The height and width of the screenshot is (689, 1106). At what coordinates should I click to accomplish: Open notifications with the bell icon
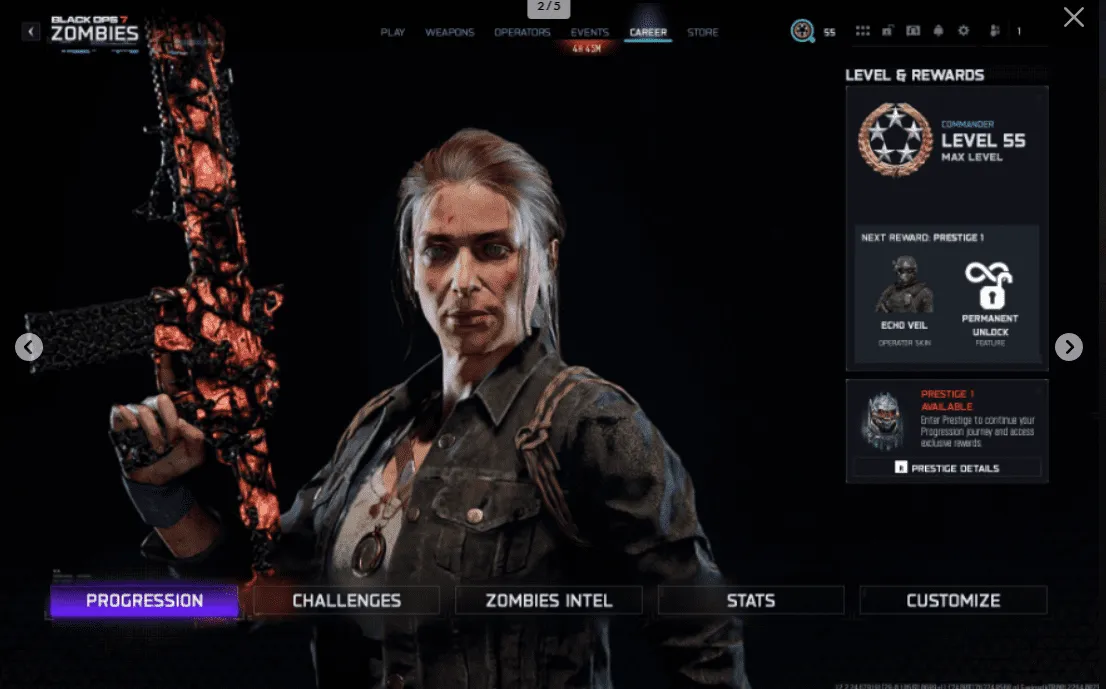click(938, 31)
